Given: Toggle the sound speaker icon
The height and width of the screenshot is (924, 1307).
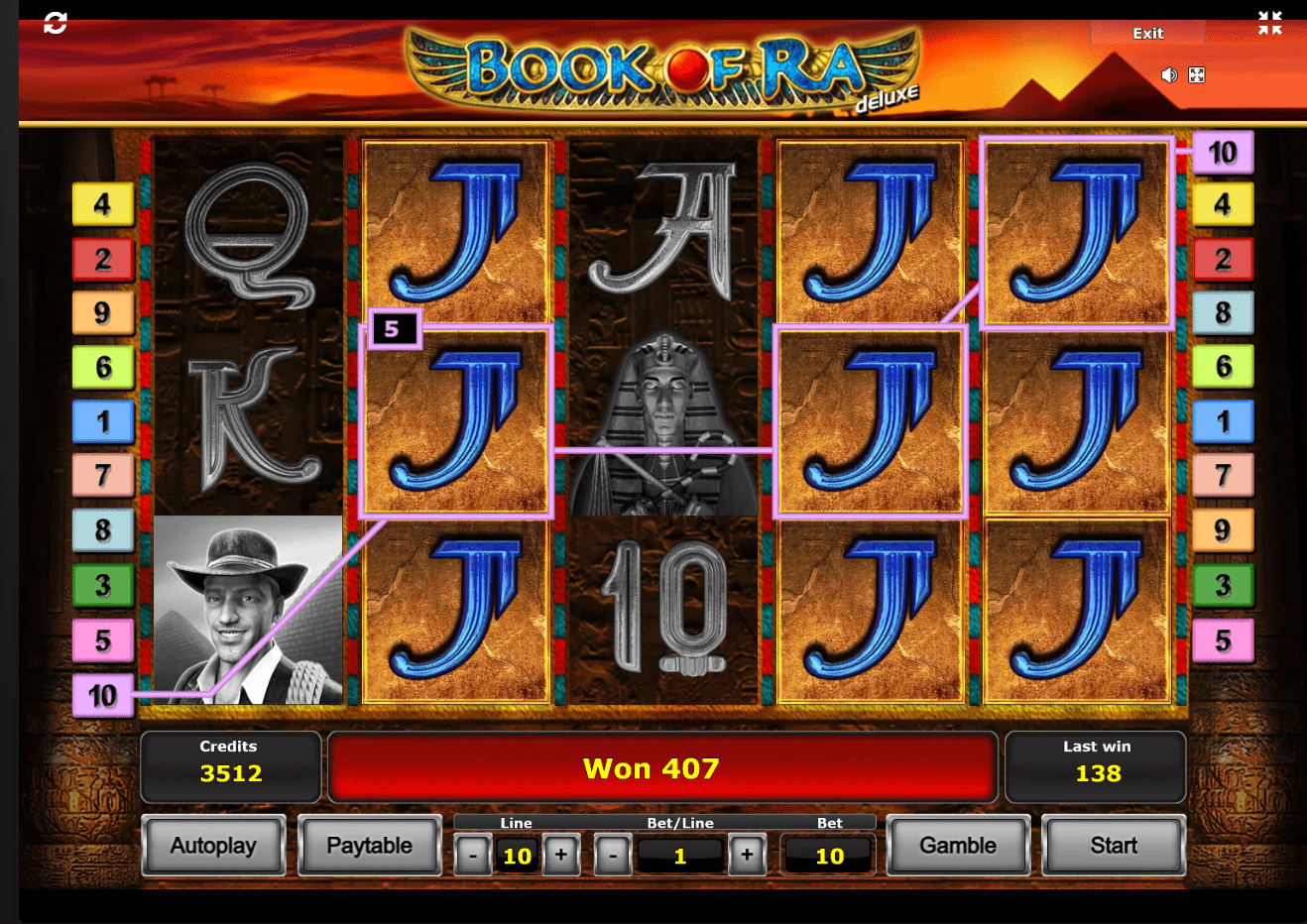Looking at the screenshot, I should pos(1169,75).
